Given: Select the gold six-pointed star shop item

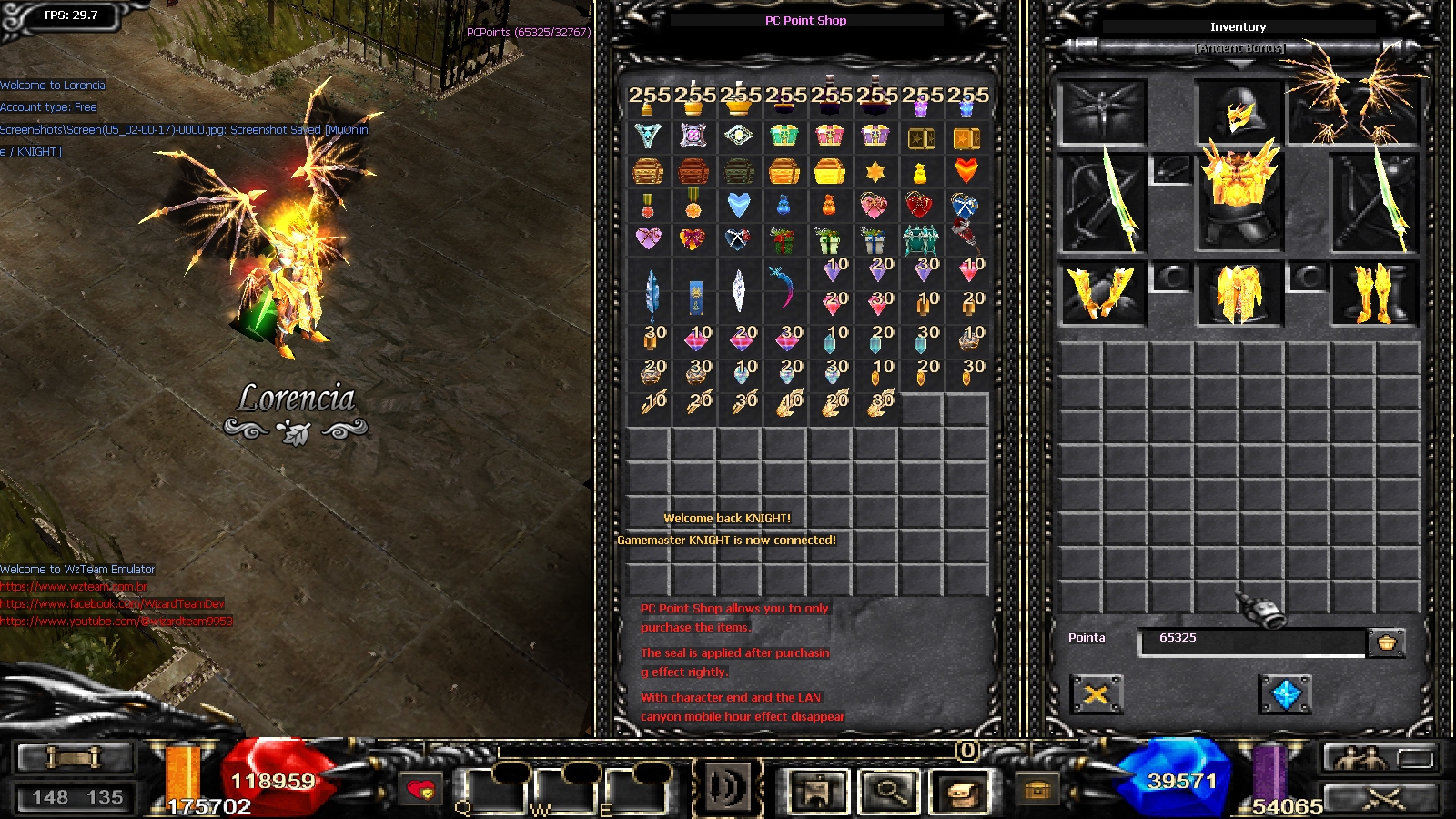Looking at the screenshot, I should tap(875, 171).
